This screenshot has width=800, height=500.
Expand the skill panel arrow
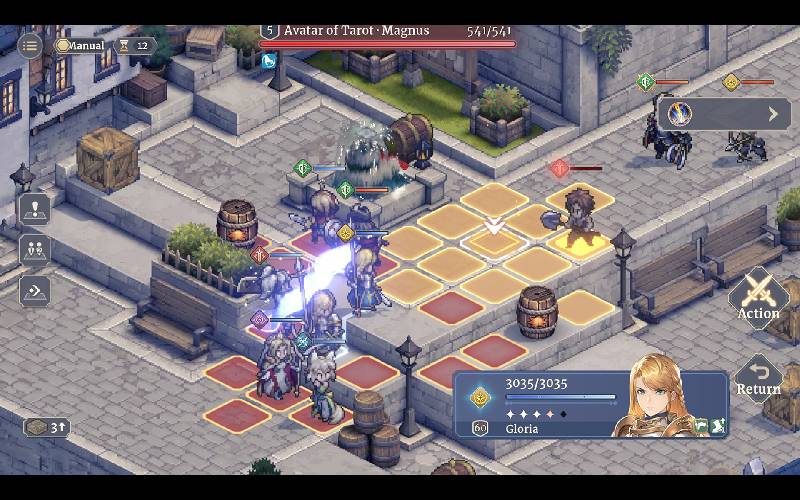(773, 114)
